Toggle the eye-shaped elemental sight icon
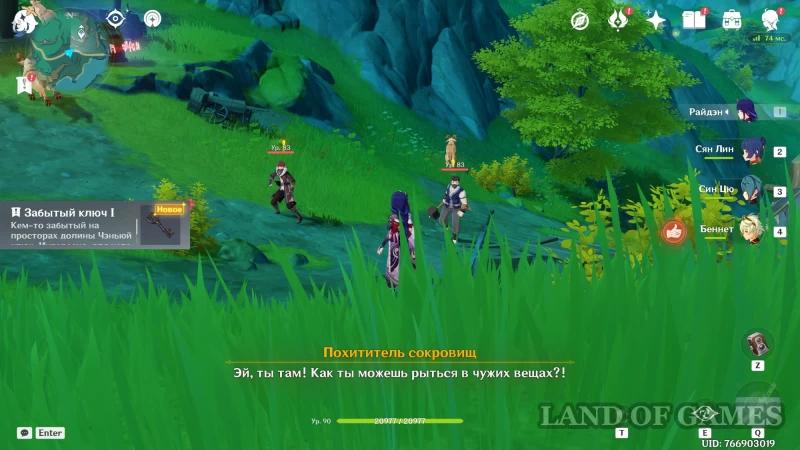 (x=115, y=18)
